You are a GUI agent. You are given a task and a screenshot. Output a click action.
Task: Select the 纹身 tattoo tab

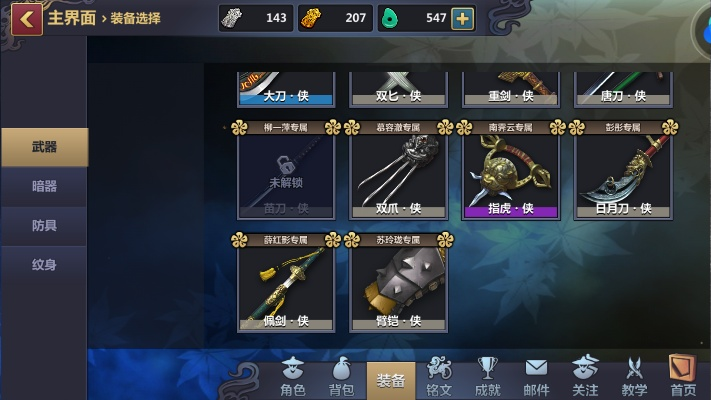44,265
